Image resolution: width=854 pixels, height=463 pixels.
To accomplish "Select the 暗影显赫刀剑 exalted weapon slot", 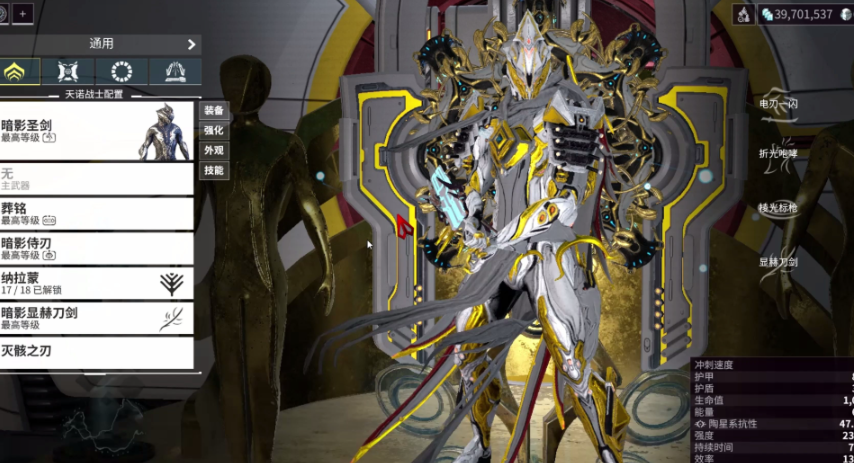I will (97, 318).
